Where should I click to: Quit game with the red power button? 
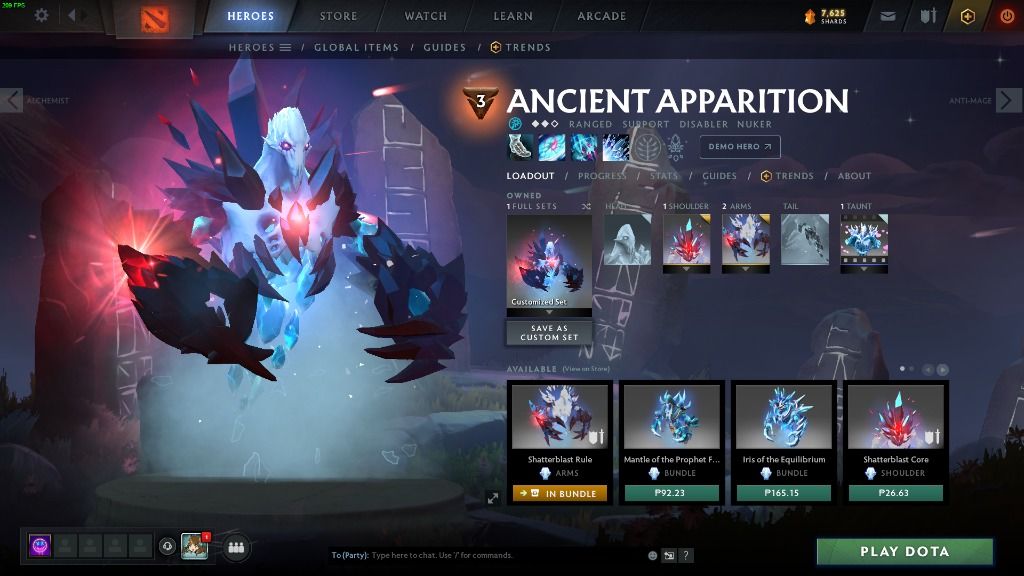(x=1006, y=16)
